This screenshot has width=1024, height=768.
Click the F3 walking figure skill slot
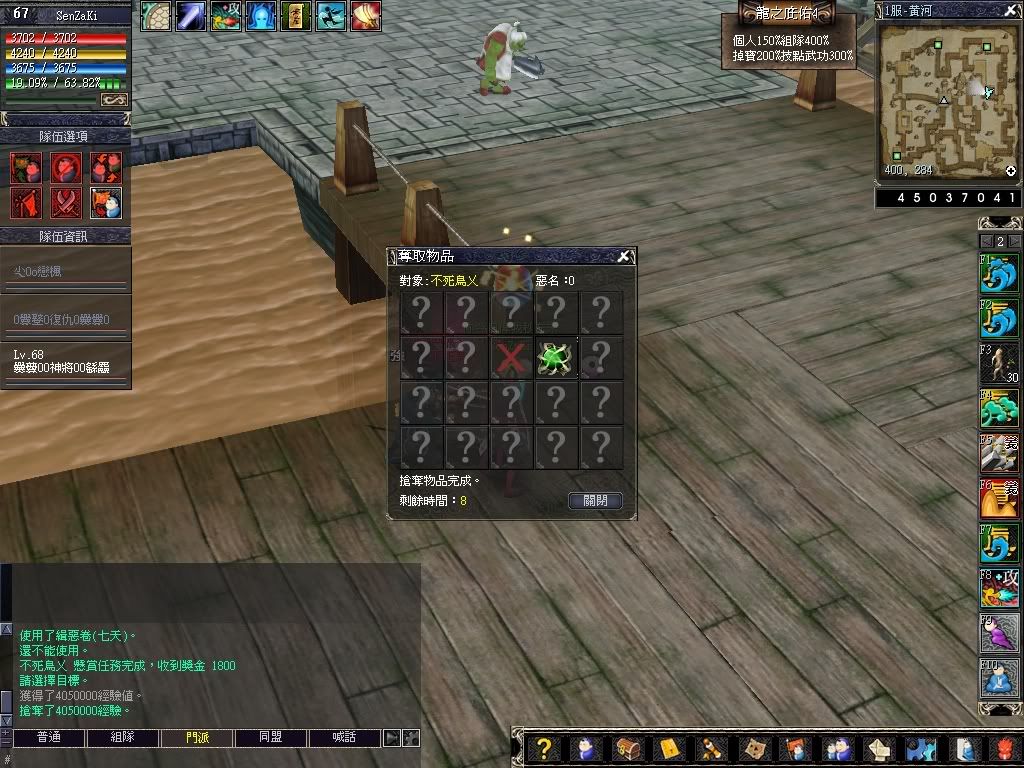coord(999,363)
